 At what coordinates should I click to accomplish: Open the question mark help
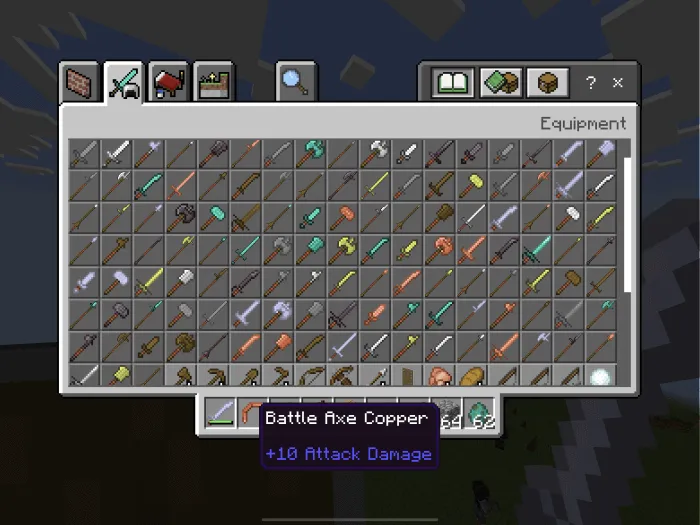[x=591, y=83]
